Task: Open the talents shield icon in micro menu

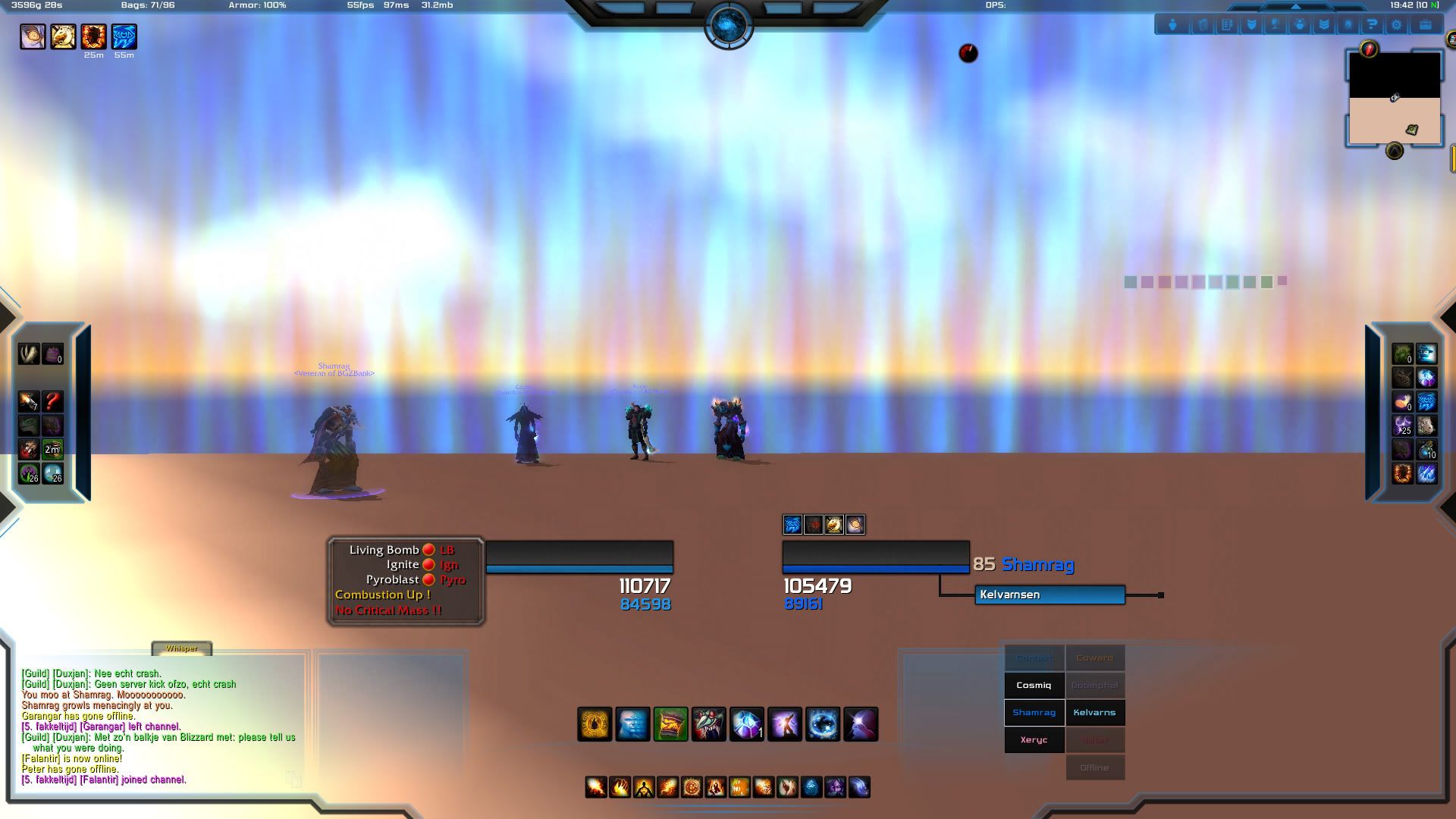Action: [1251, 24]
